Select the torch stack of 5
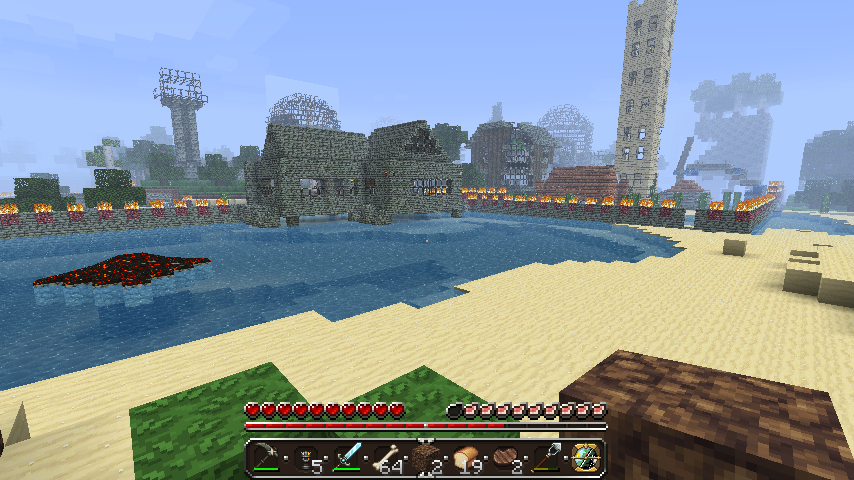This screenshot has width=854, height=480. tap(307, 458)
